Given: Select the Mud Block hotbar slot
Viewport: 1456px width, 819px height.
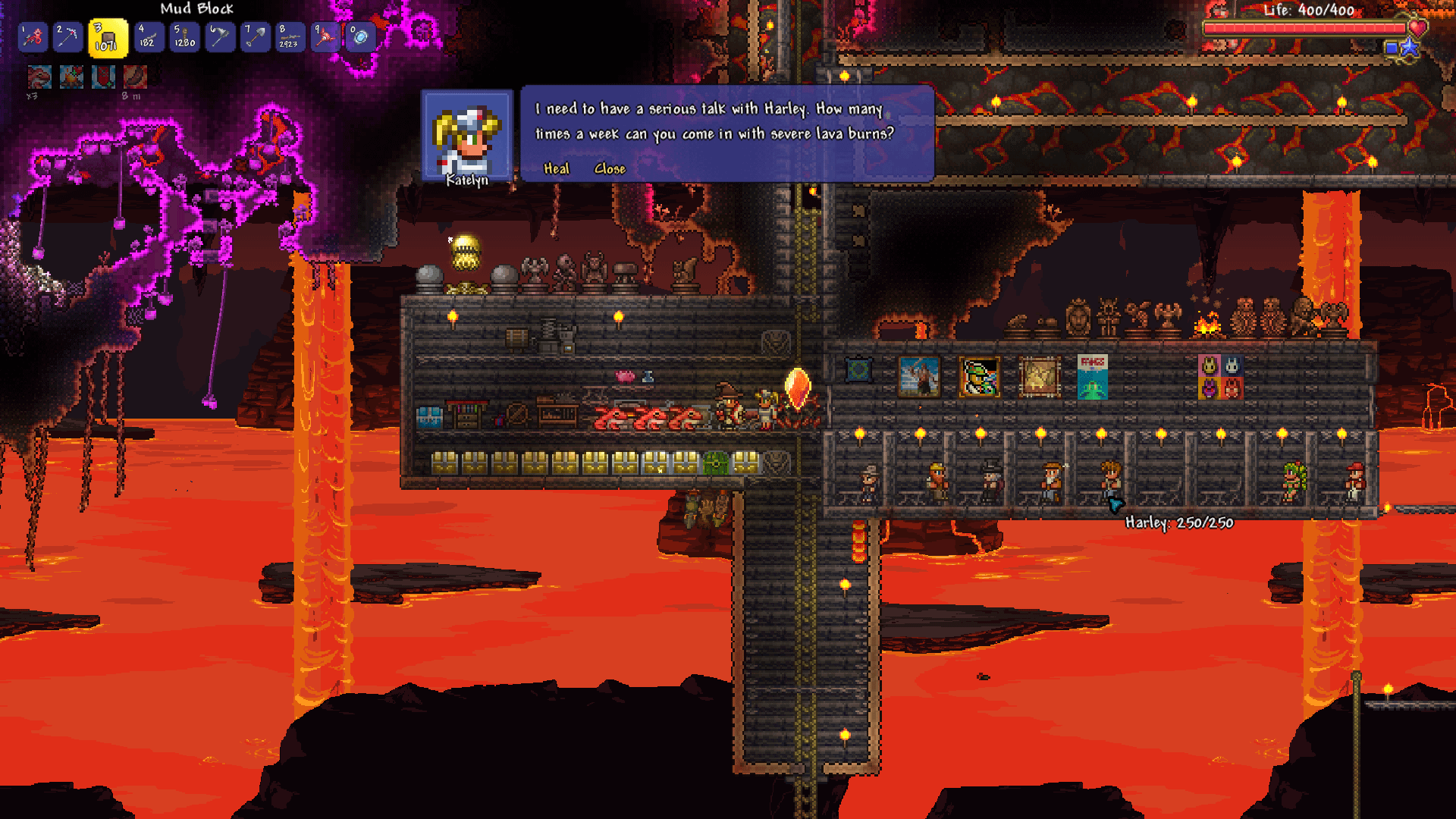Looking at the screenshot, I should coord(108,38).
